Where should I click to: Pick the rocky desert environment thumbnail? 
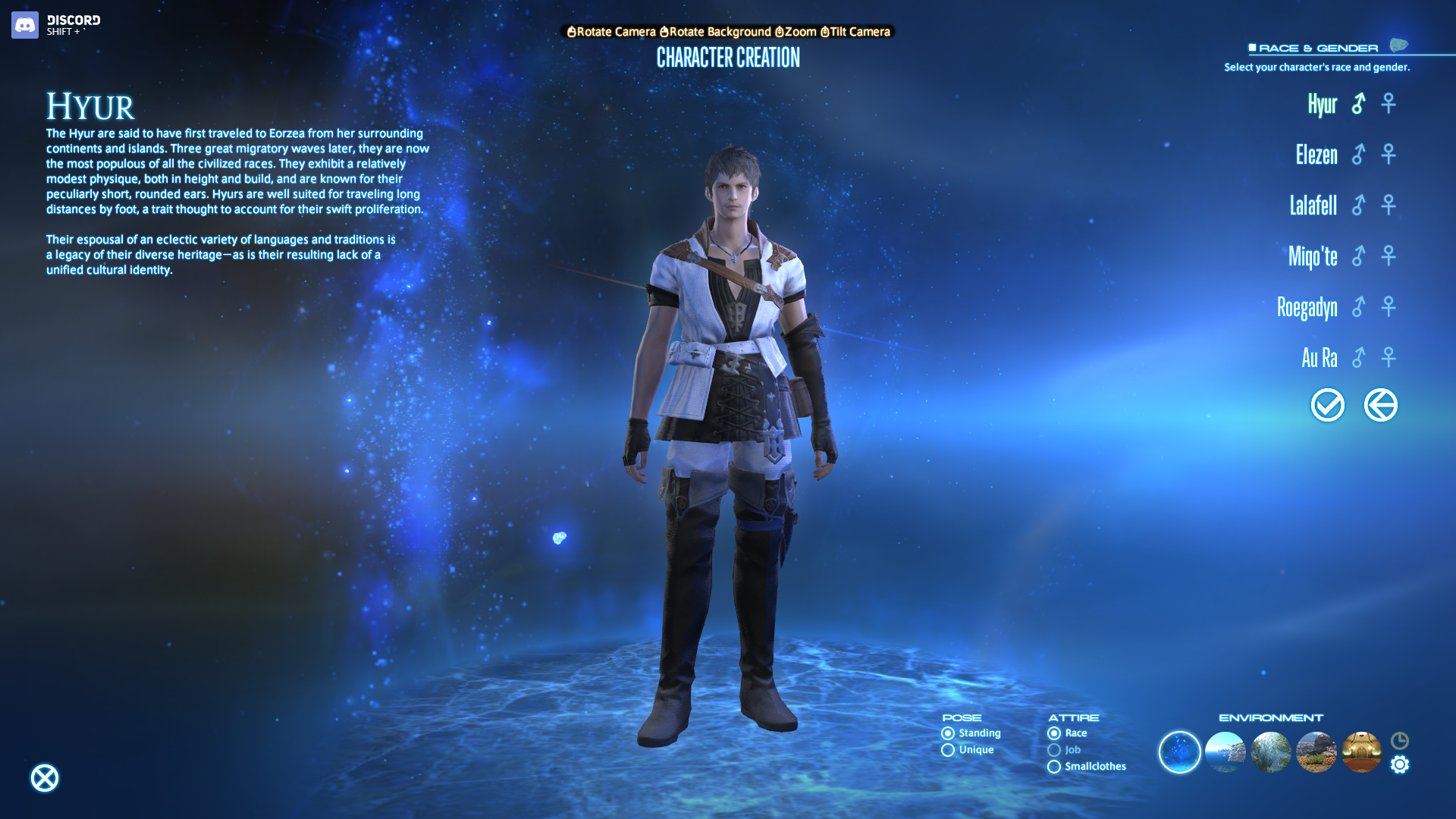(x=1316, y=752)
